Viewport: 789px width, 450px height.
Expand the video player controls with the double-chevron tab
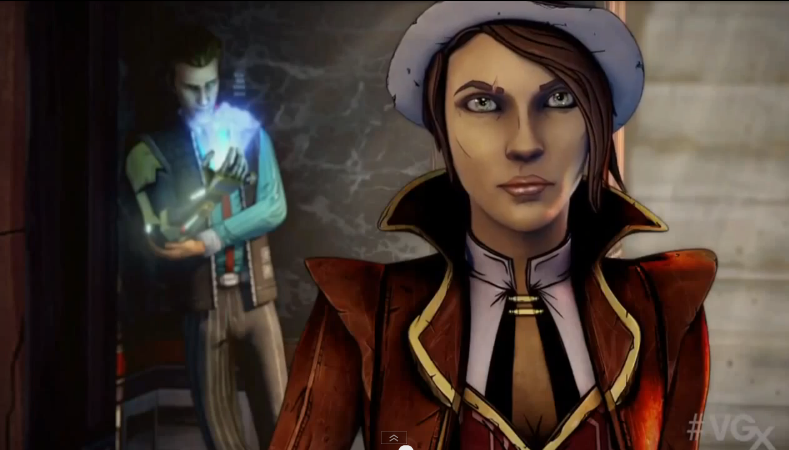[394, 438]
